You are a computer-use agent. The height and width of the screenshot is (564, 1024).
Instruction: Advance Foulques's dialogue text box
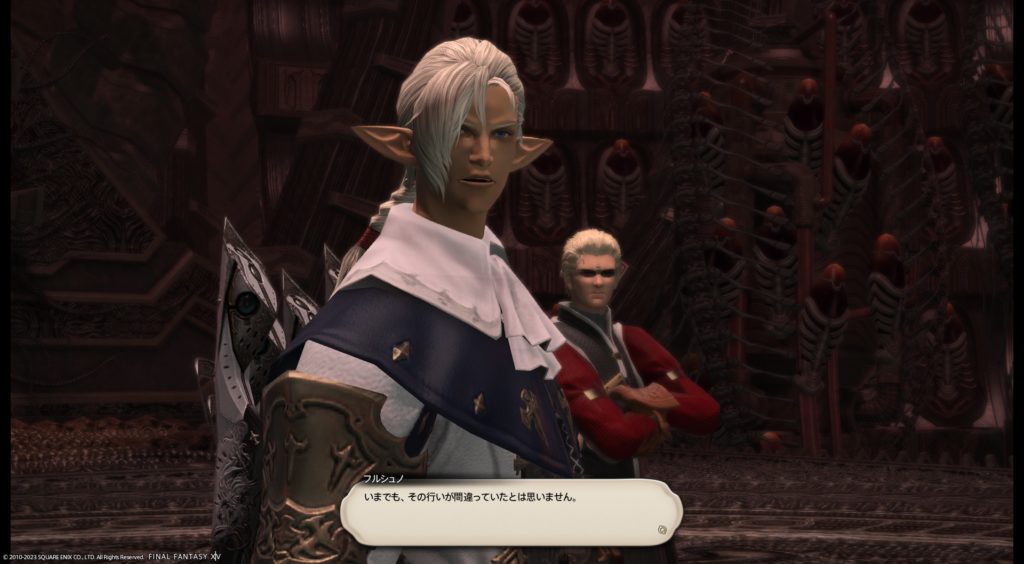510,512
